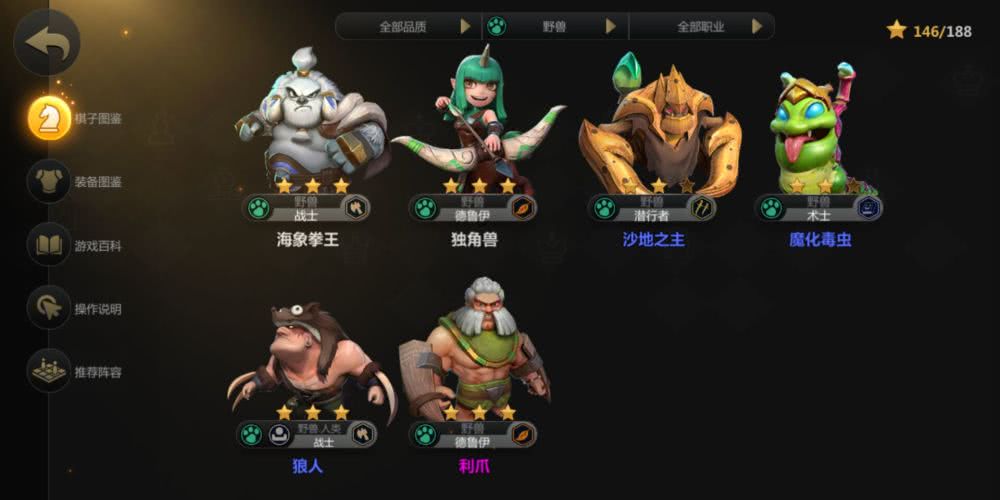Select the 沙地之主 chess piece
Viewport: 1000px width, 500px height.
tap(653, 130)
